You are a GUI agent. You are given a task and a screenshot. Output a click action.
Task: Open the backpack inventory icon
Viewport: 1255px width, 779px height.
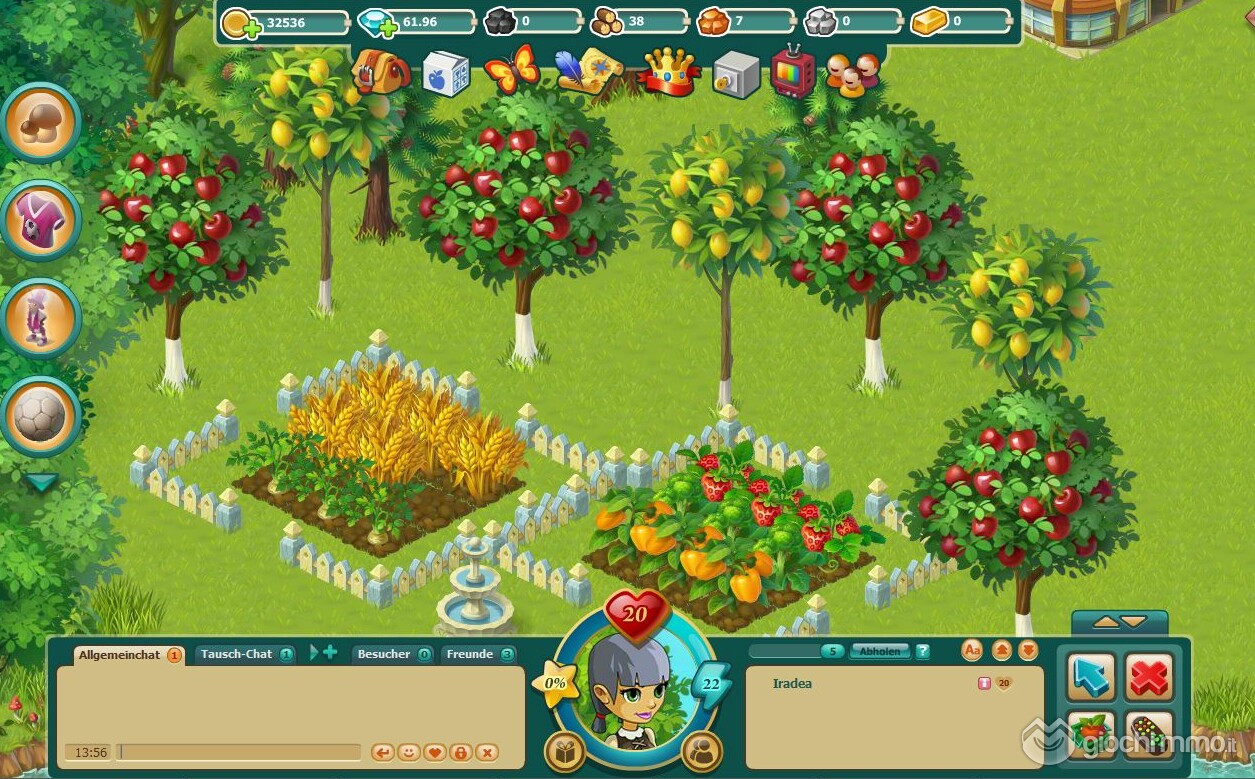[x=381, y=72]
